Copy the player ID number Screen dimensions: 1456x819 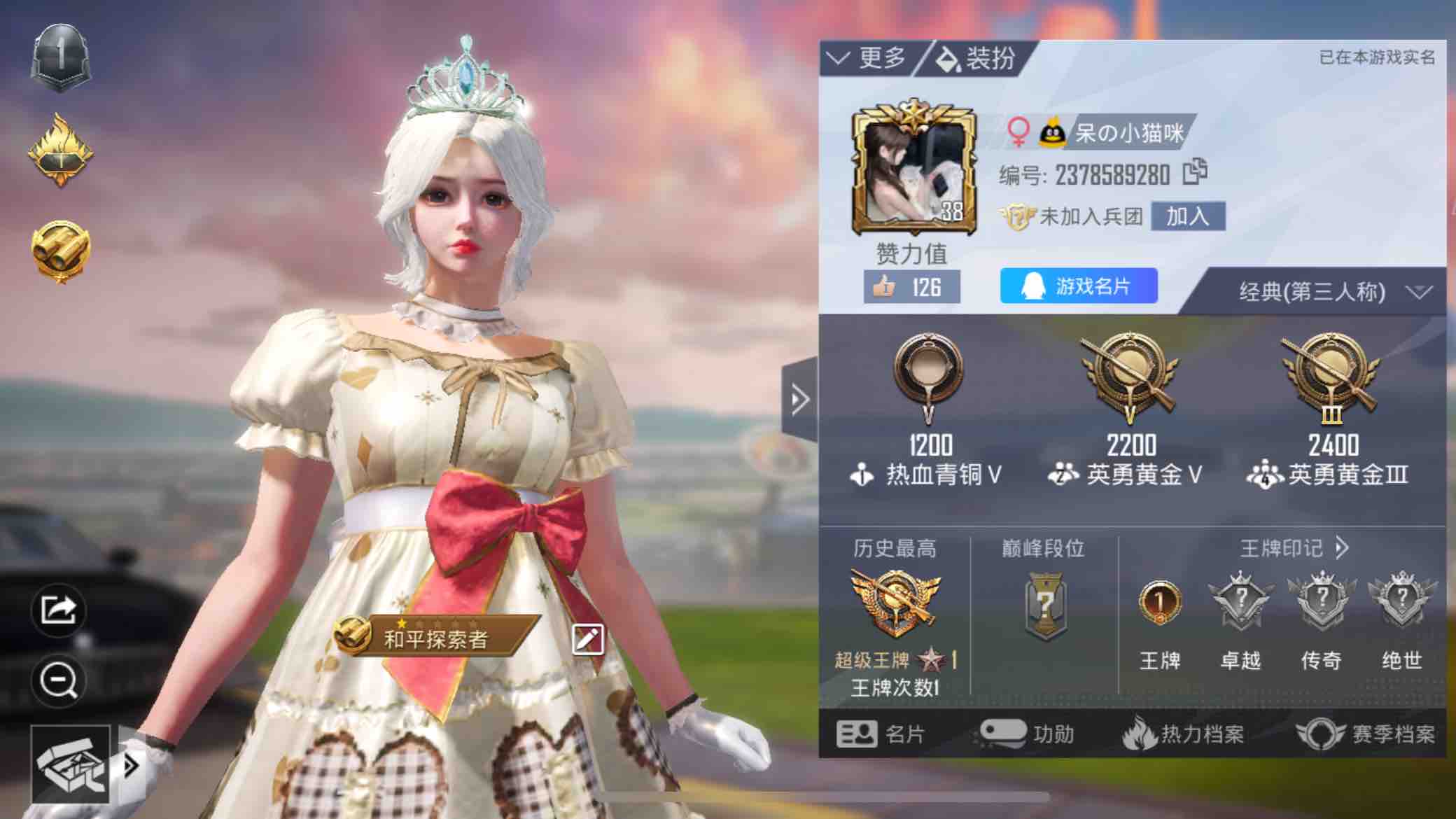click(x=1195, y=172)
